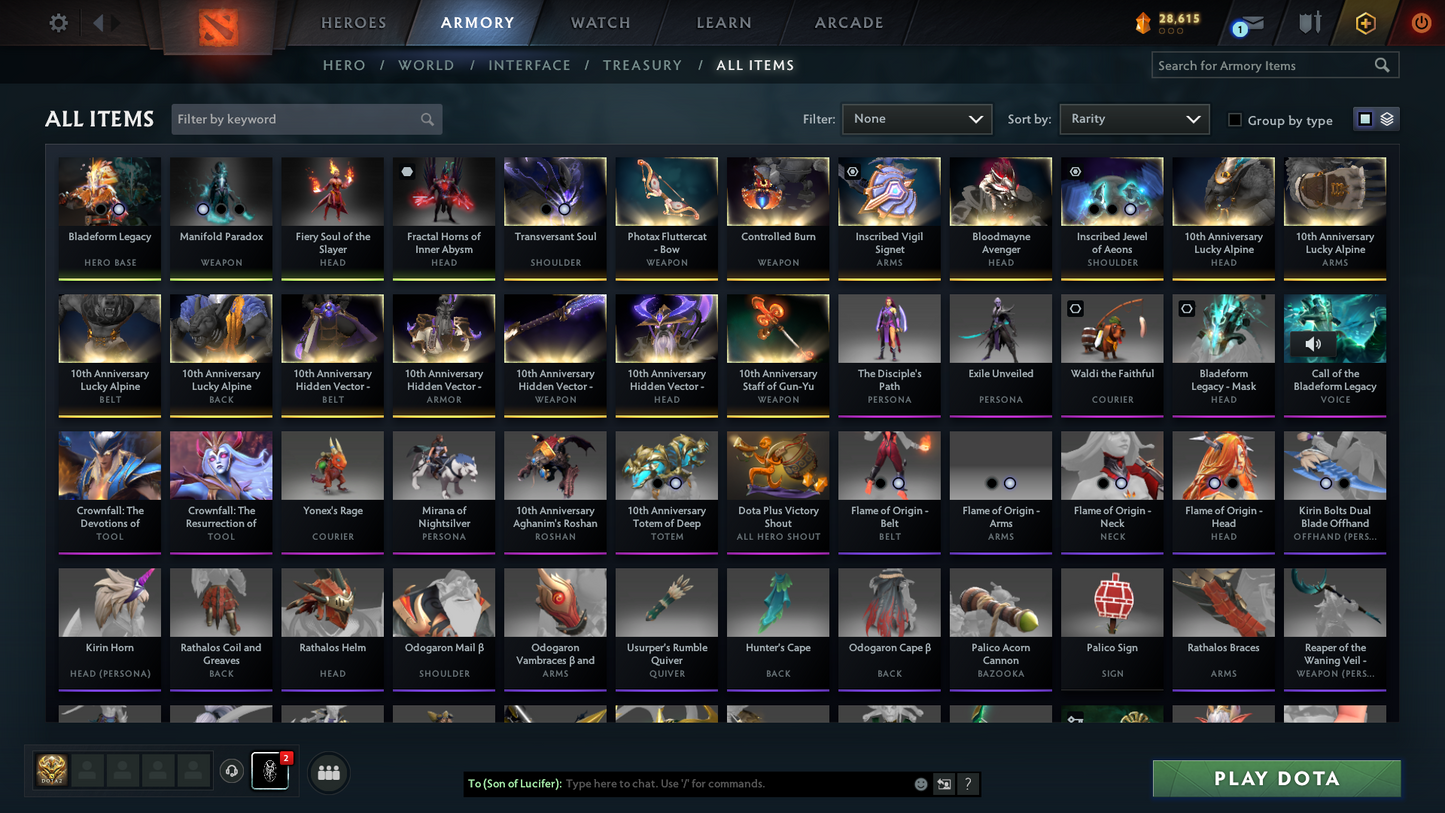Open the notifications envelope with badge

click(1249, 22)
